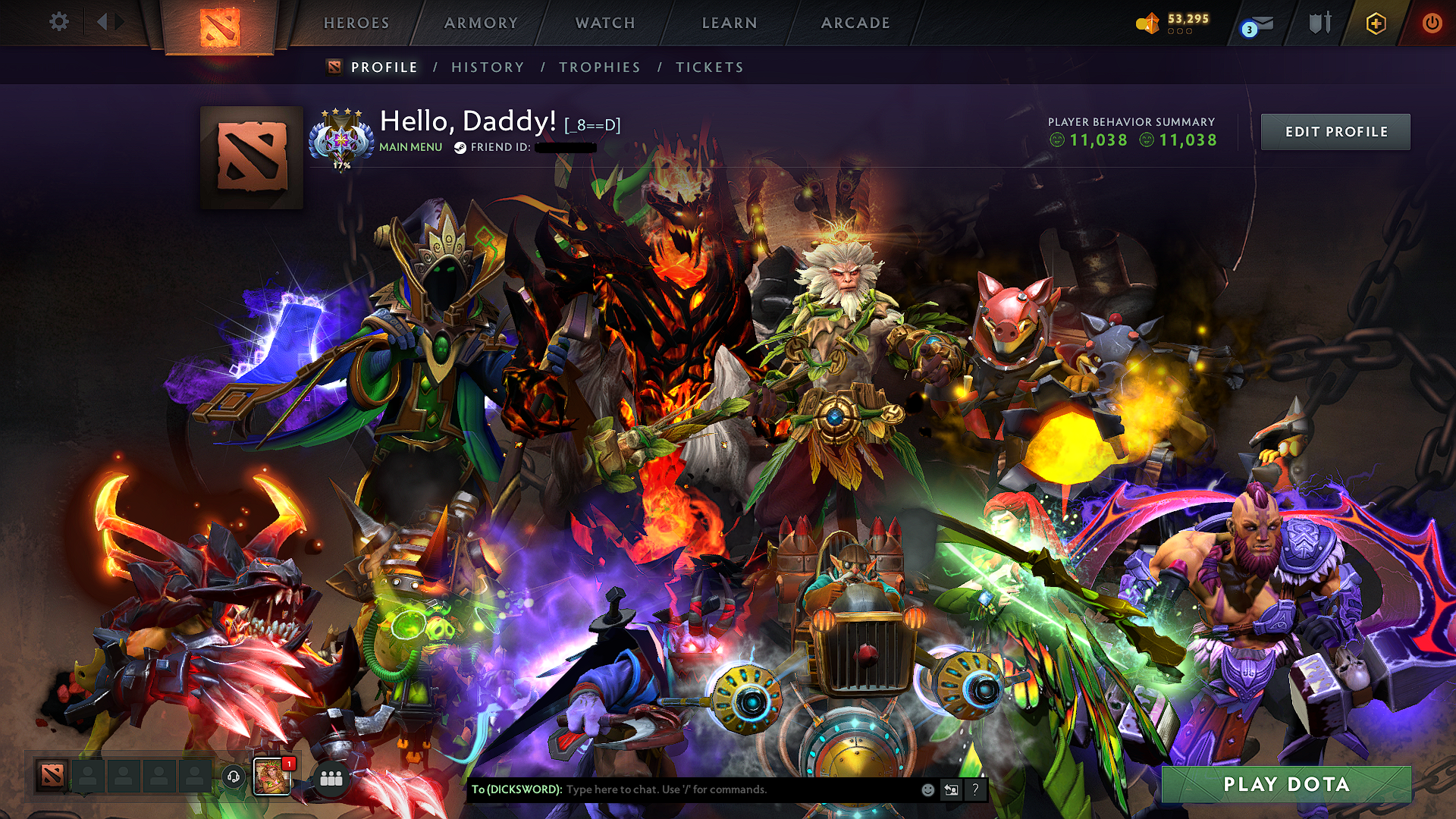Open the TROPHIES tab
1456x819 pixels.
(x=600, y=67)
